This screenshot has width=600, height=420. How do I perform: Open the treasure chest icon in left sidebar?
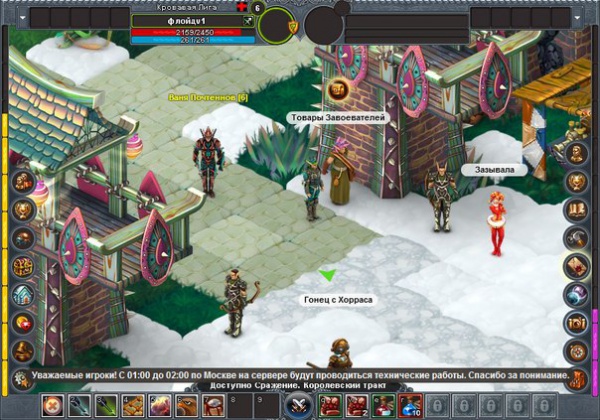(x=22, y=266)
